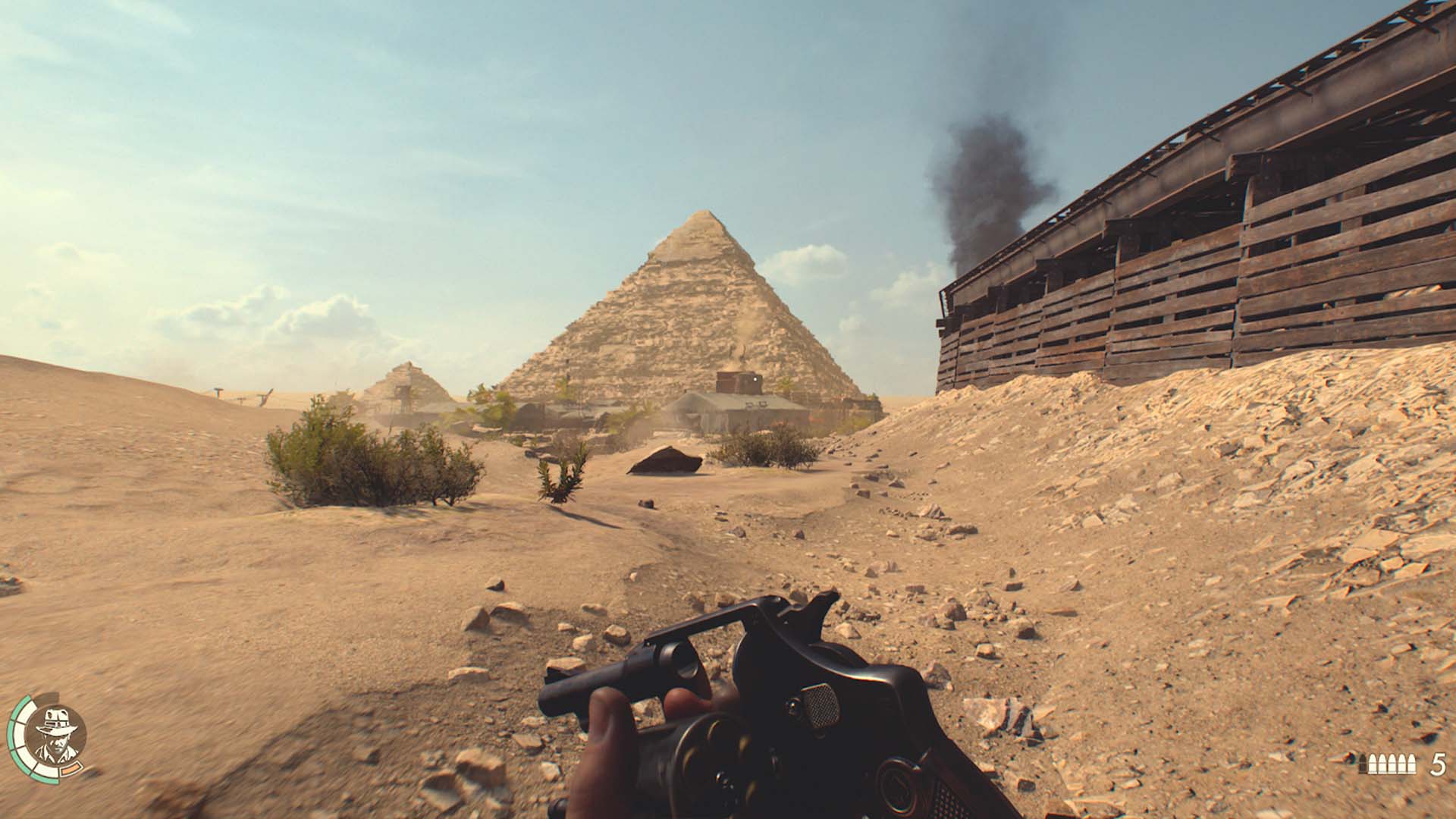
Task: Click the ammo count number 5
Action: click(1439, 763)
